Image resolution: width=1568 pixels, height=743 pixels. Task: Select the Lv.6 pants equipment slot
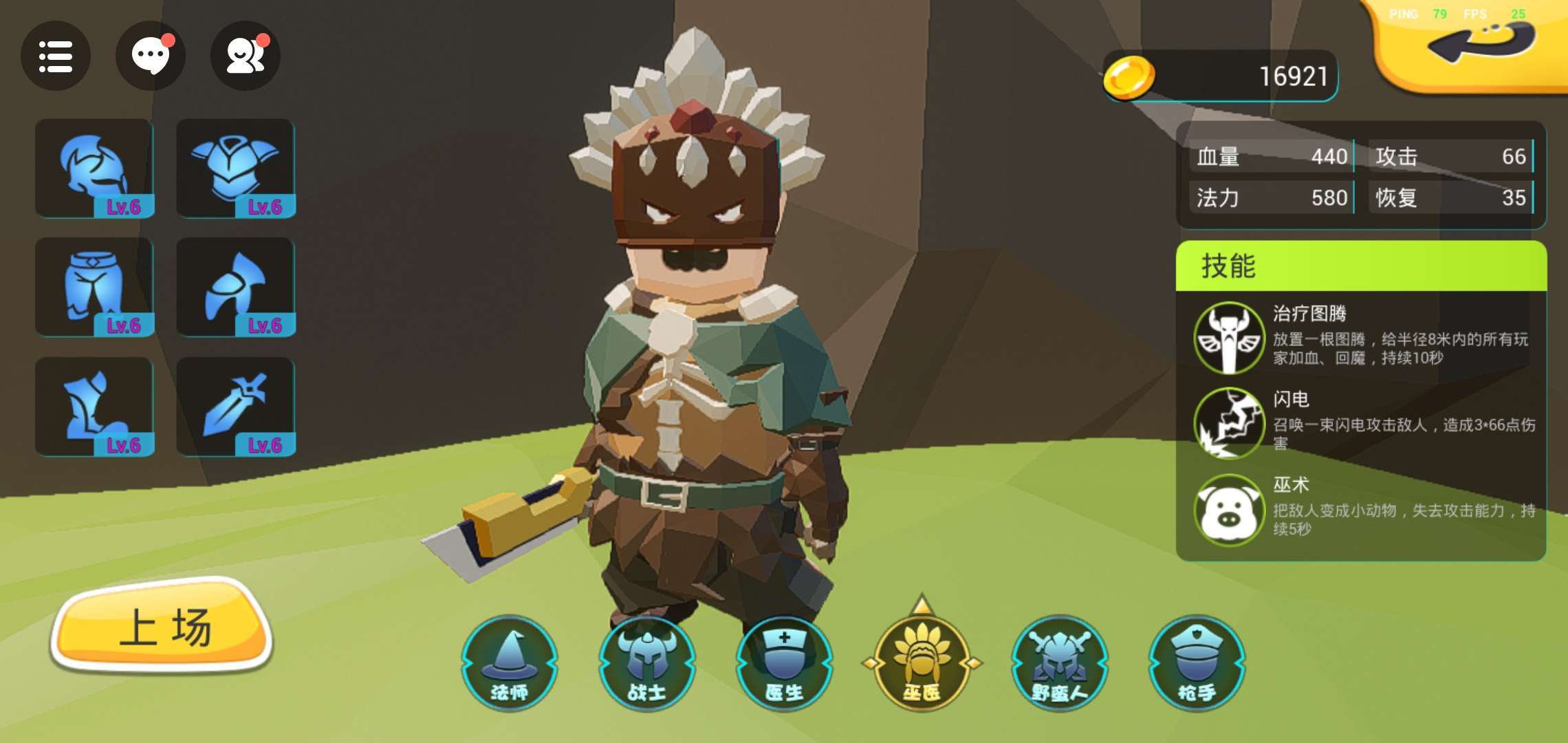(x=95, y=288)
